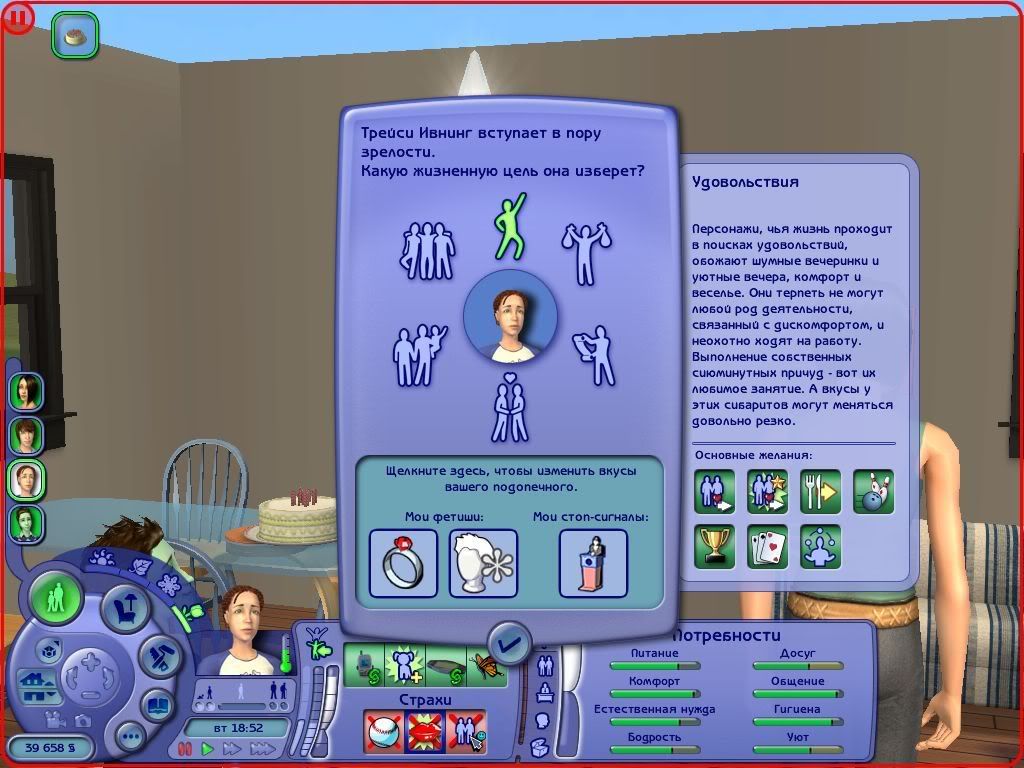Image resolution: width=1024 pixels, height=768 pixels.
Task: Pick the Romance aspiration with heart couple
Action: pos(510,408)
